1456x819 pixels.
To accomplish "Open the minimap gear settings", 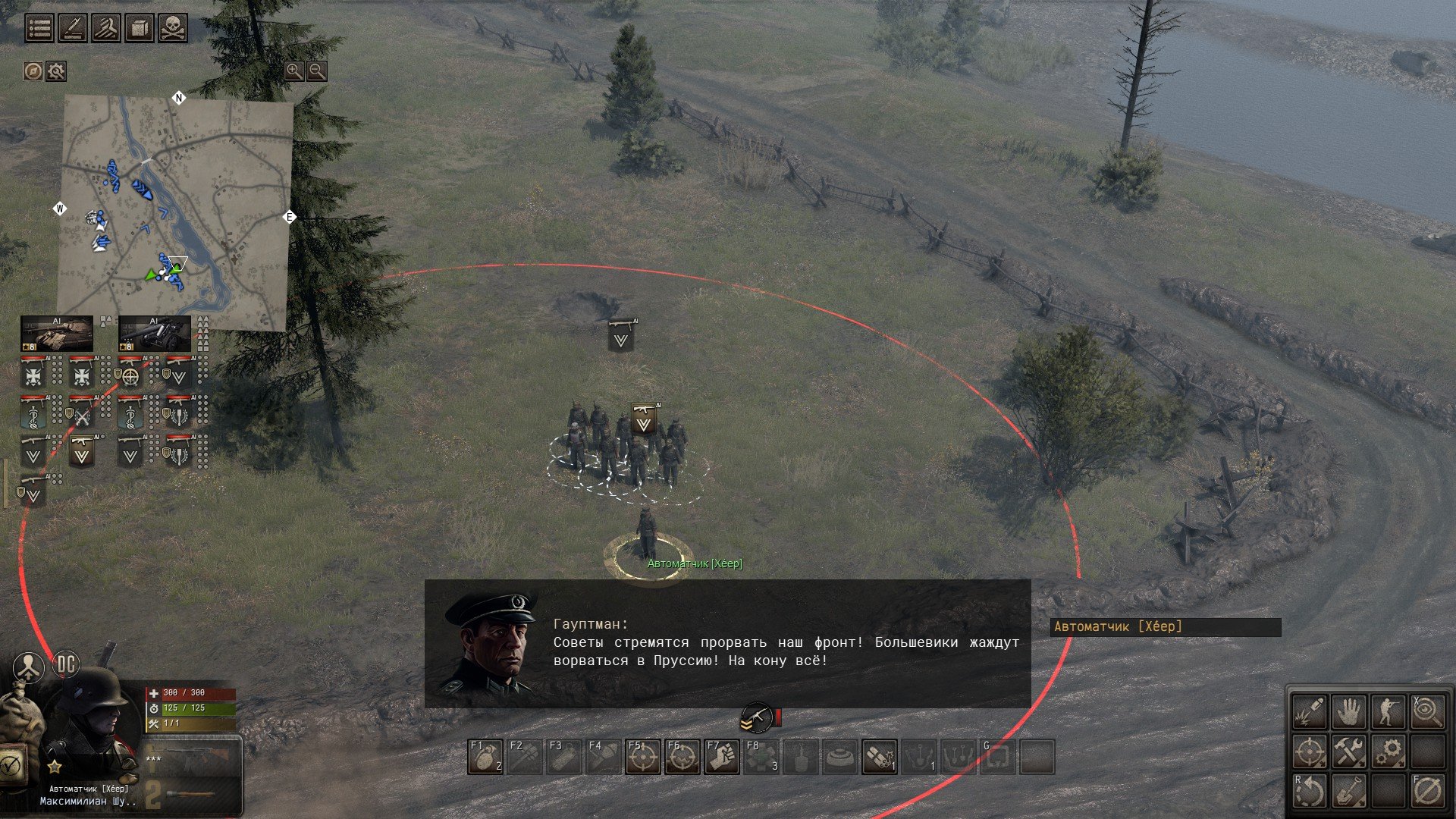I will click(56, 71).
